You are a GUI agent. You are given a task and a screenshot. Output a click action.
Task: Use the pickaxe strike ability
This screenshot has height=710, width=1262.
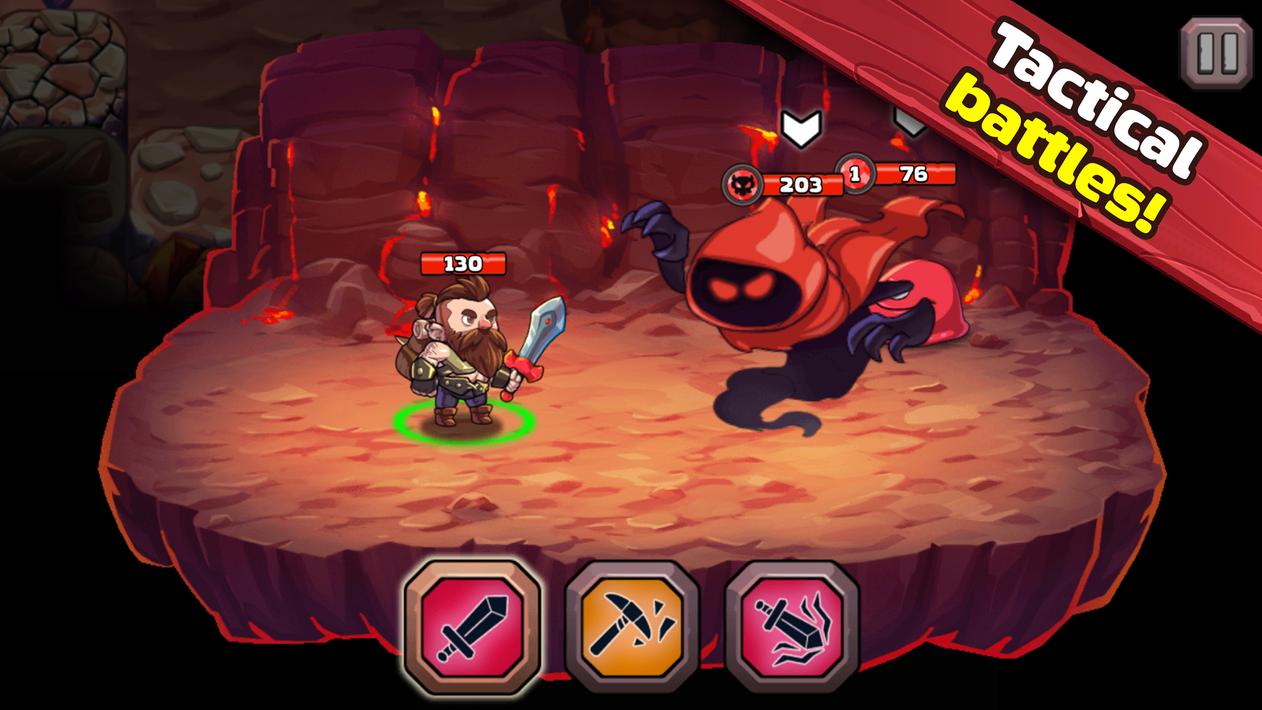[x=632, y=625]
